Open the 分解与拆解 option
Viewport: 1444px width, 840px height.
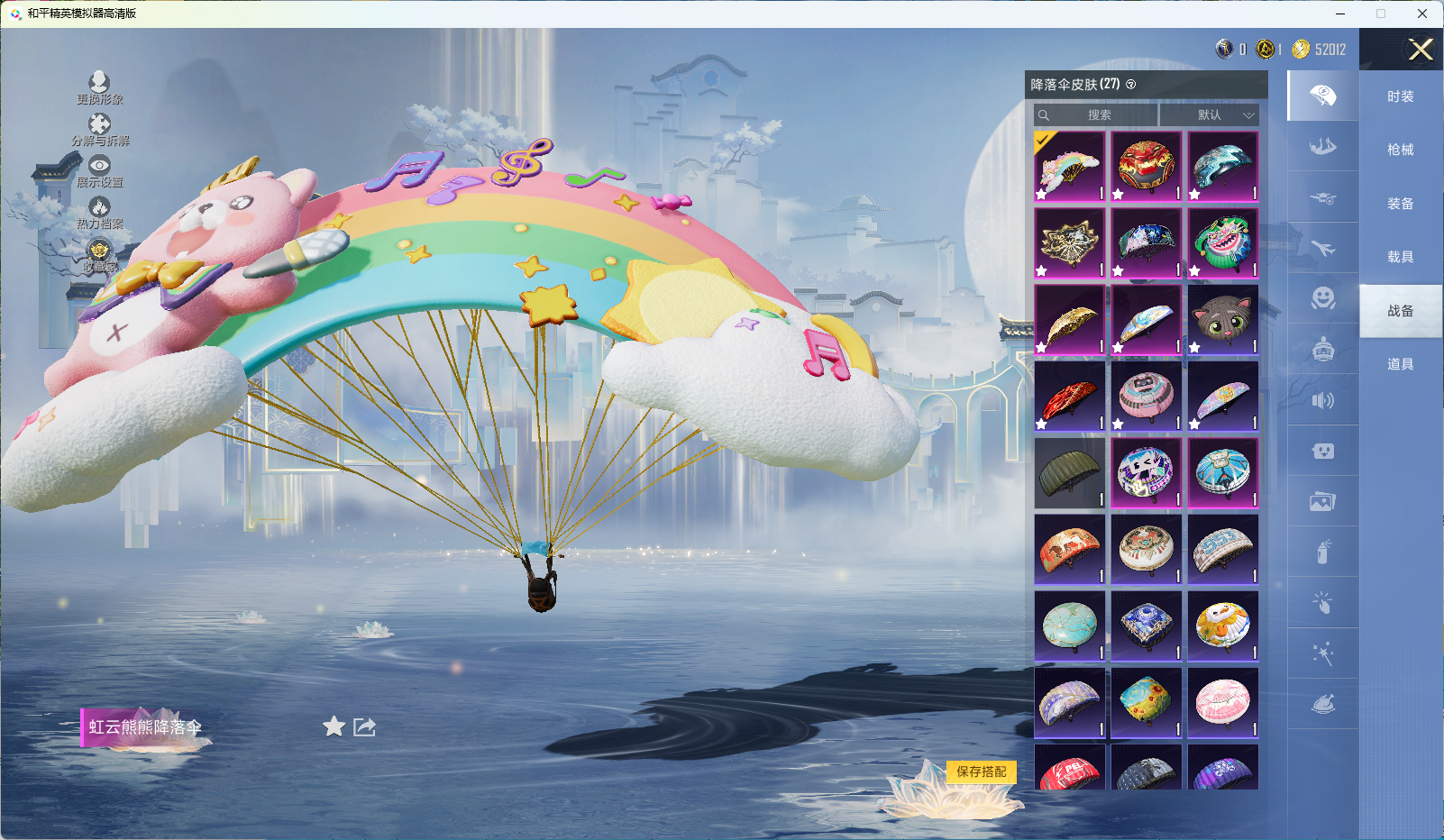99,130
